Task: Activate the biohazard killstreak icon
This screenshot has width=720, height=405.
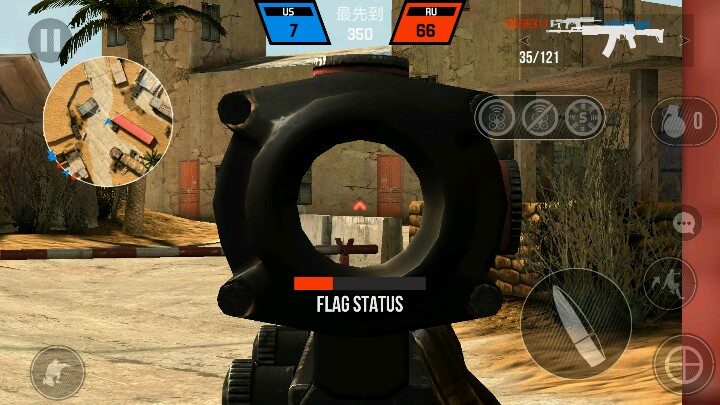Action: click(x=496, y=118)
